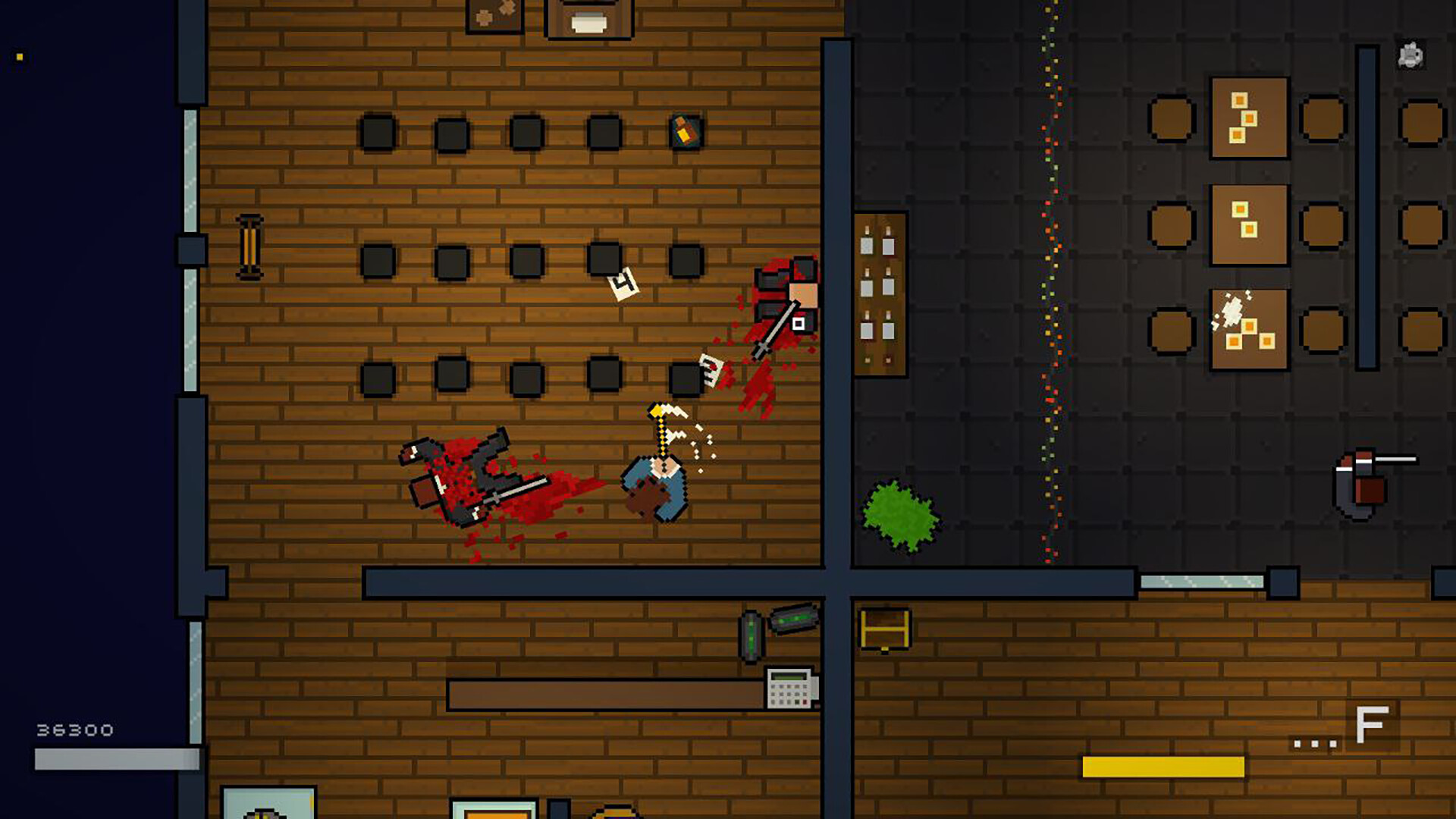1456x819 pixels.
Task: Click the shelf of bottles and glasses
Action: 880,292
